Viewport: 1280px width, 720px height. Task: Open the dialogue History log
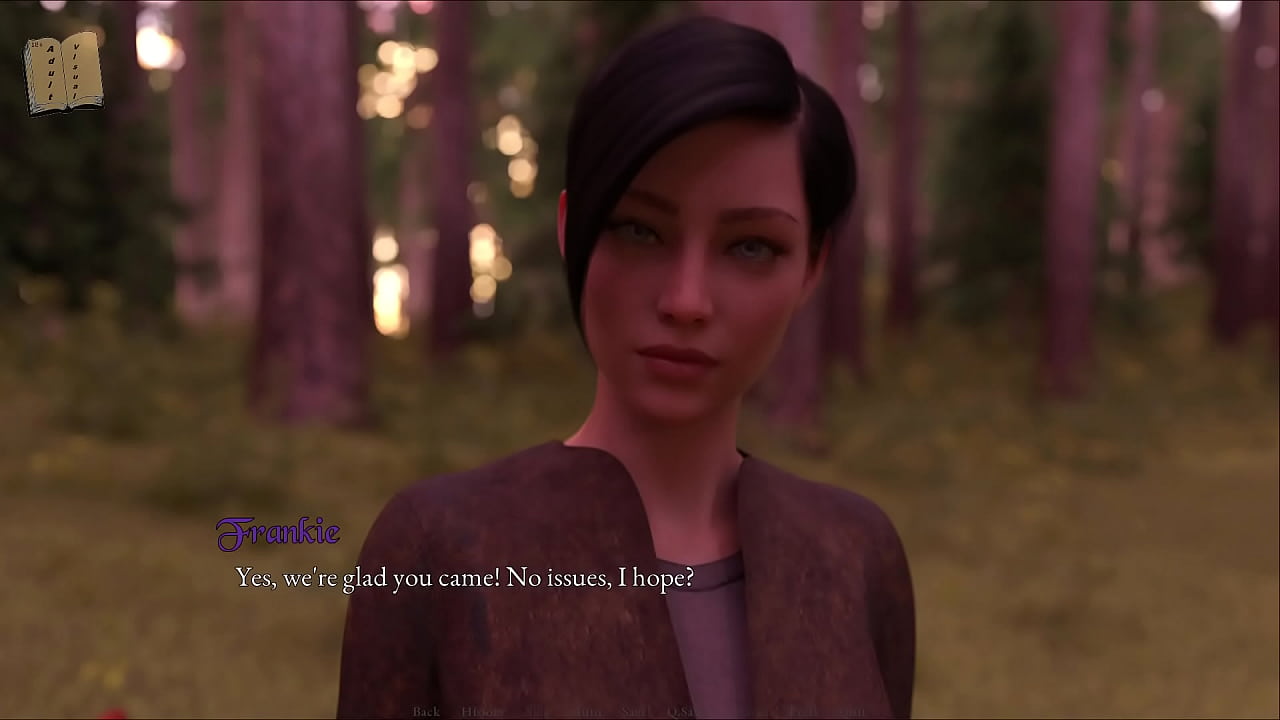[482, 712]
